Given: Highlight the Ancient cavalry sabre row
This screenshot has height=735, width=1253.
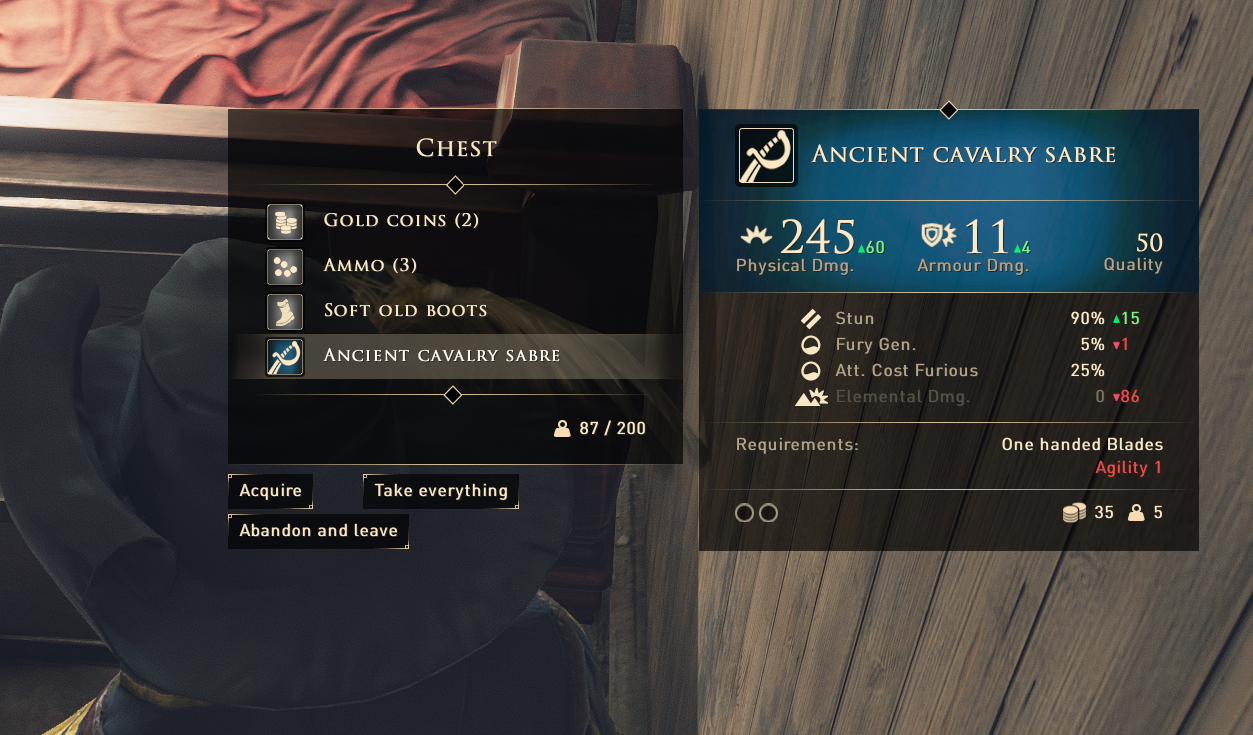Looking at the screenshot, I should [441, 356].
